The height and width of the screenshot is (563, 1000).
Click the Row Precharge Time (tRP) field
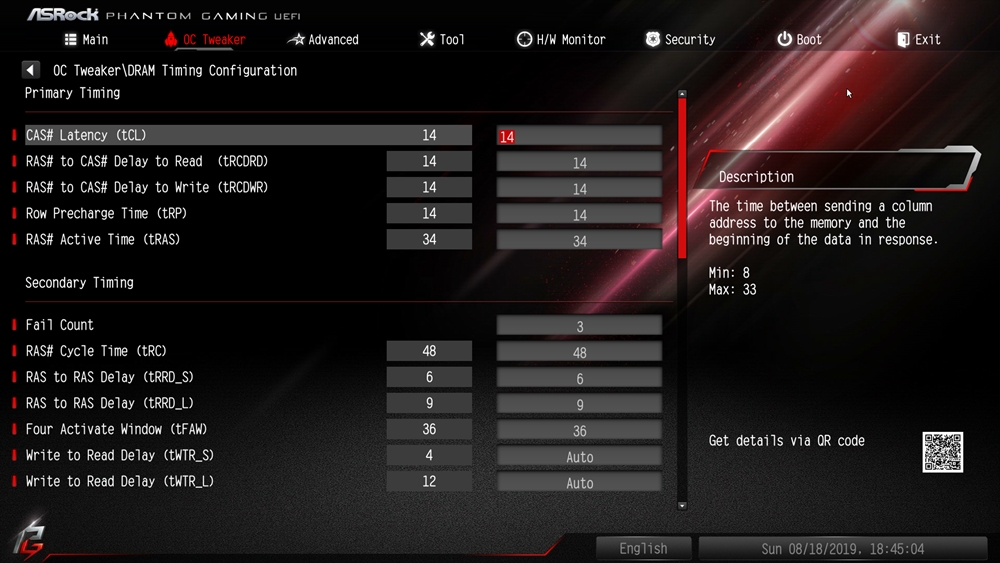click(579, 214)
